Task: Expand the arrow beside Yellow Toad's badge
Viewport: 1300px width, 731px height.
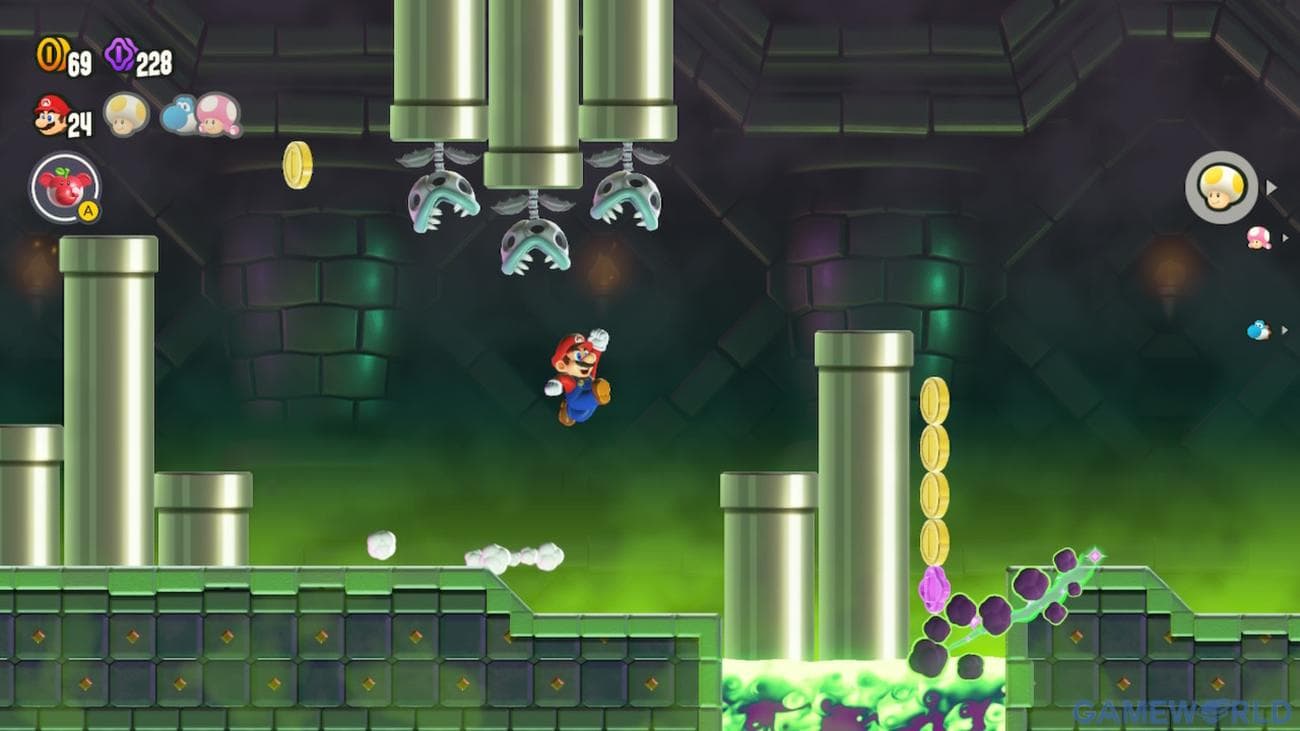Action: pyautogui.click(x=1272, y=187)
